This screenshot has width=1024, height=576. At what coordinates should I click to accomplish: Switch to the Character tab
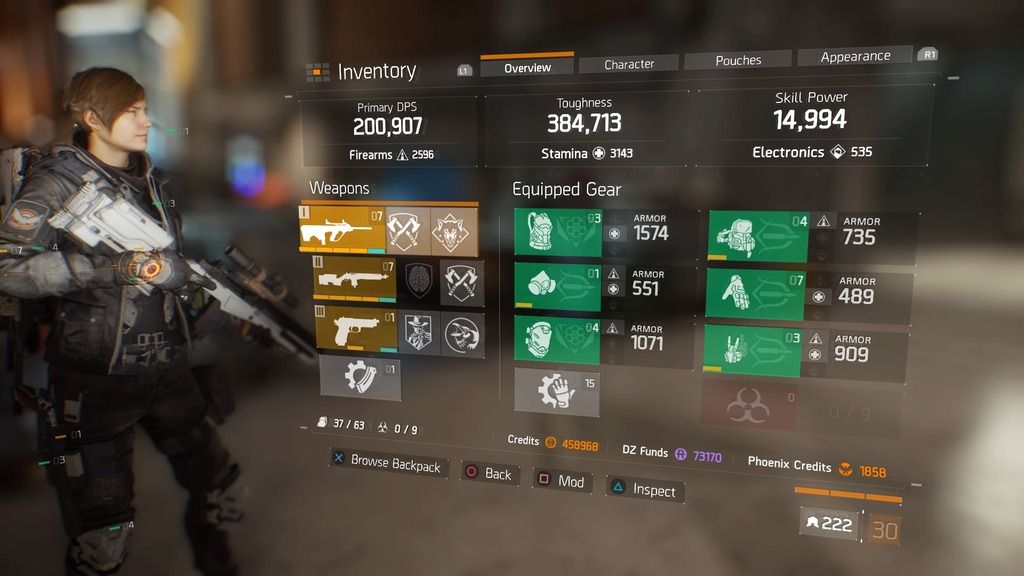click(x=629, y=64)
